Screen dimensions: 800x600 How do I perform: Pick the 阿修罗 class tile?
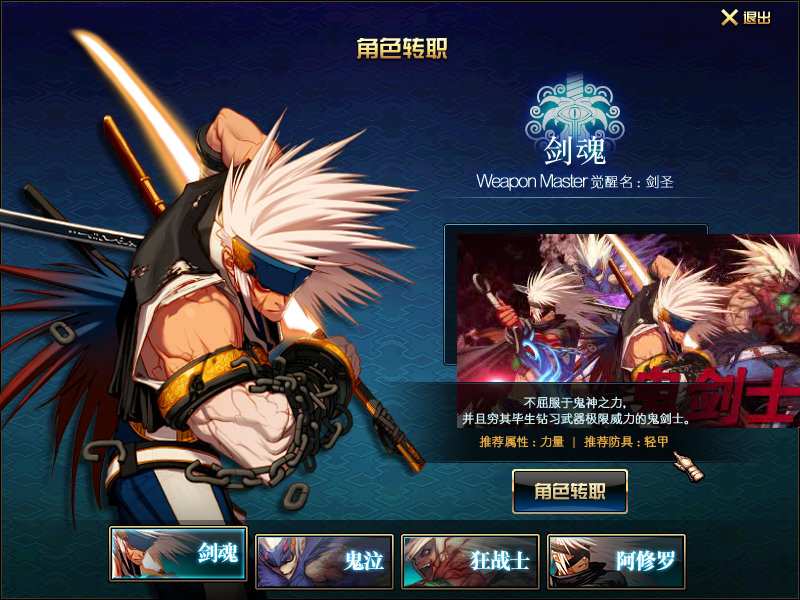pyautogui.click(x=616, y=559)
